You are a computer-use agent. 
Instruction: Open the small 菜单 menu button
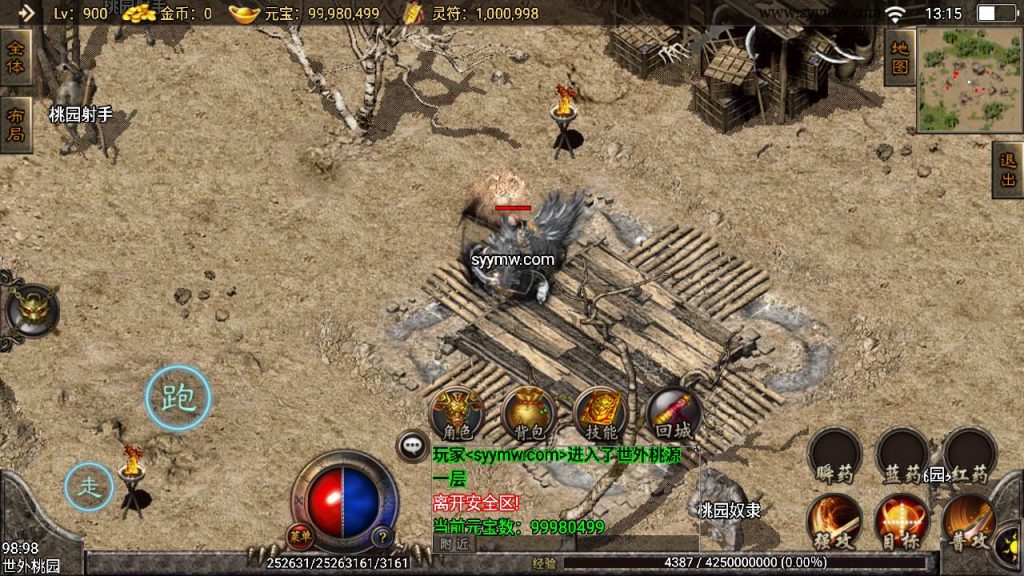pos(300,535)
